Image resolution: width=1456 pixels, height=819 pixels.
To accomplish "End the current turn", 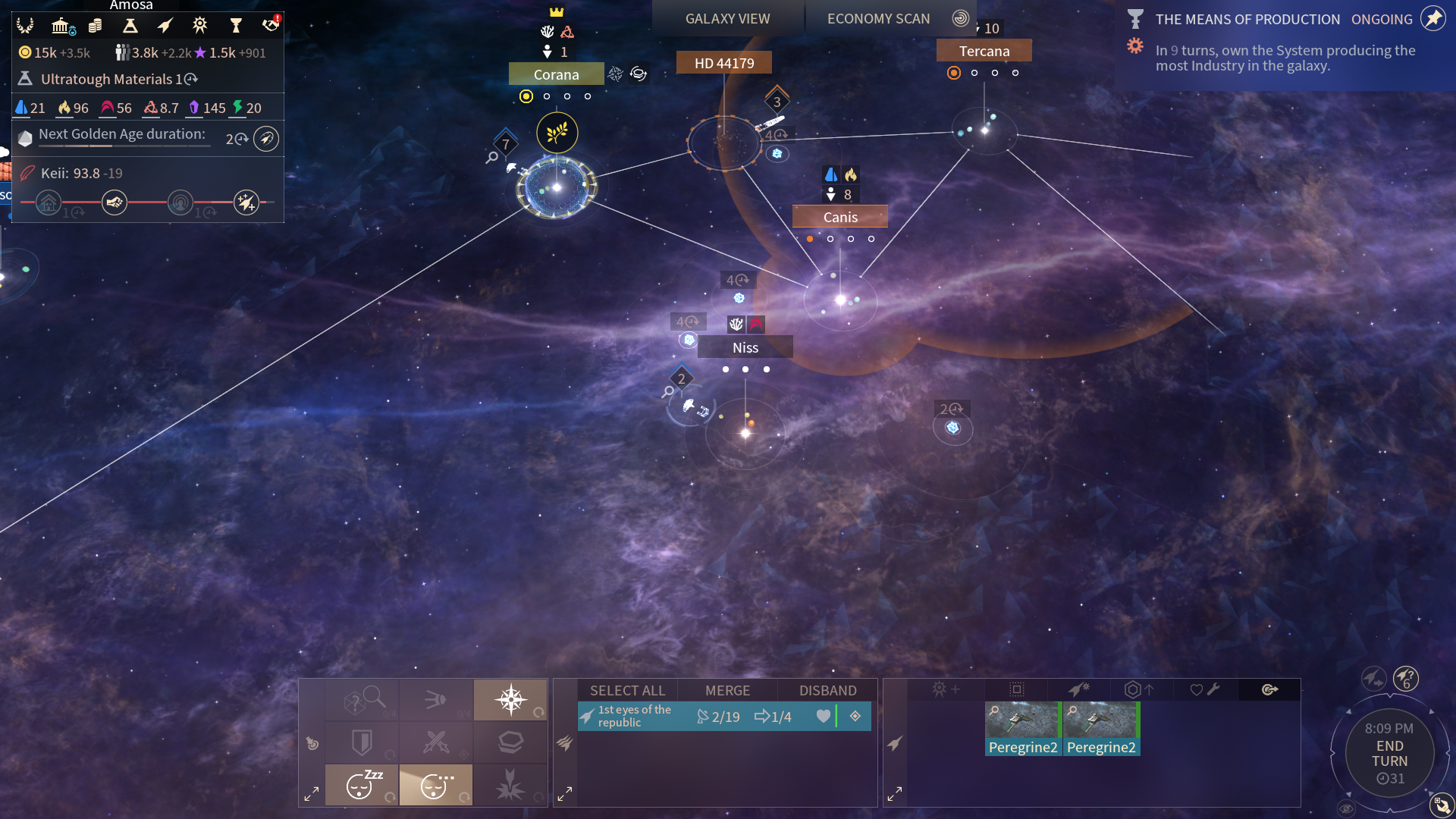I will coord(1389,754).
